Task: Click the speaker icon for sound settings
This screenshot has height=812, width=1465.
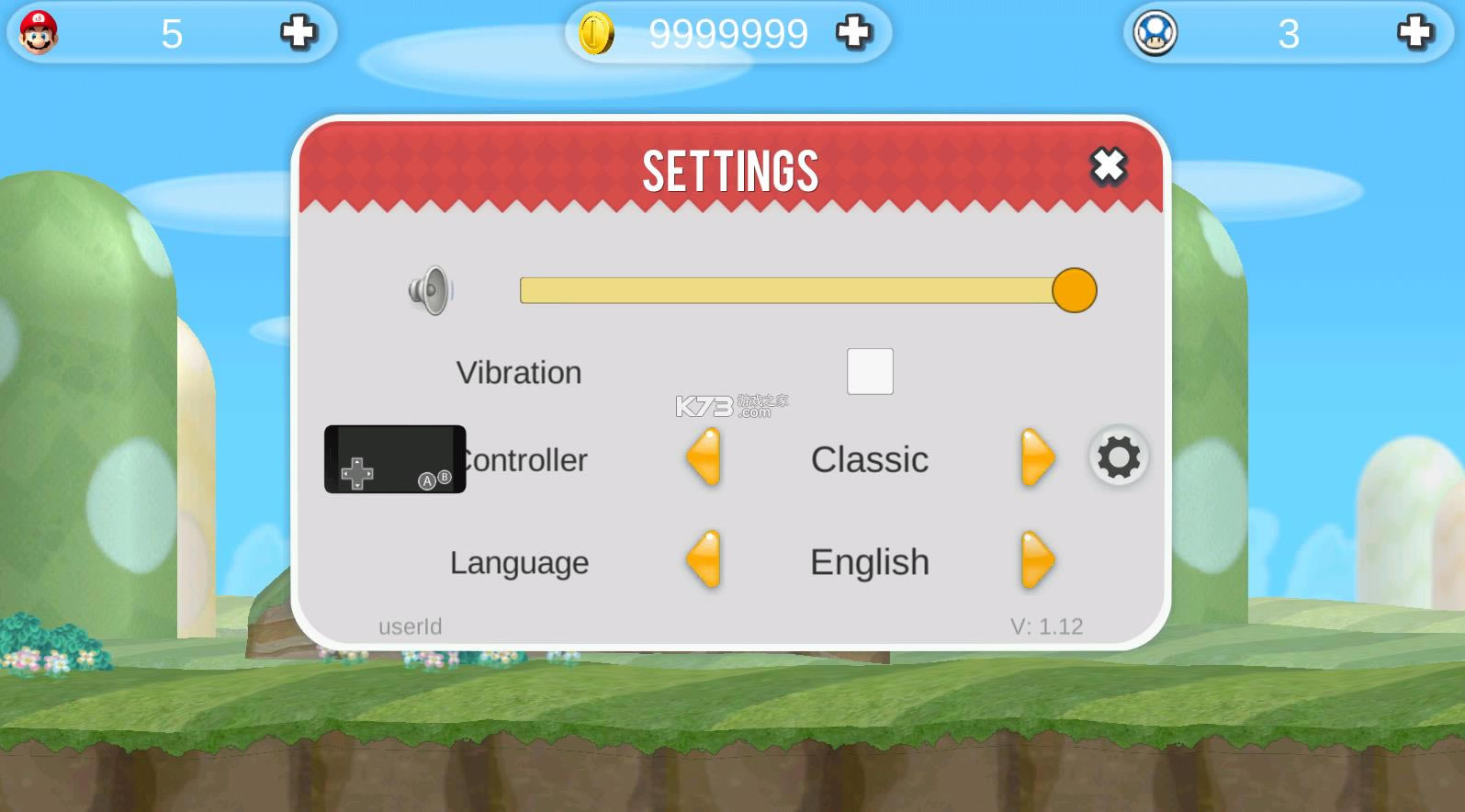Action: click(x=432, y=291)
